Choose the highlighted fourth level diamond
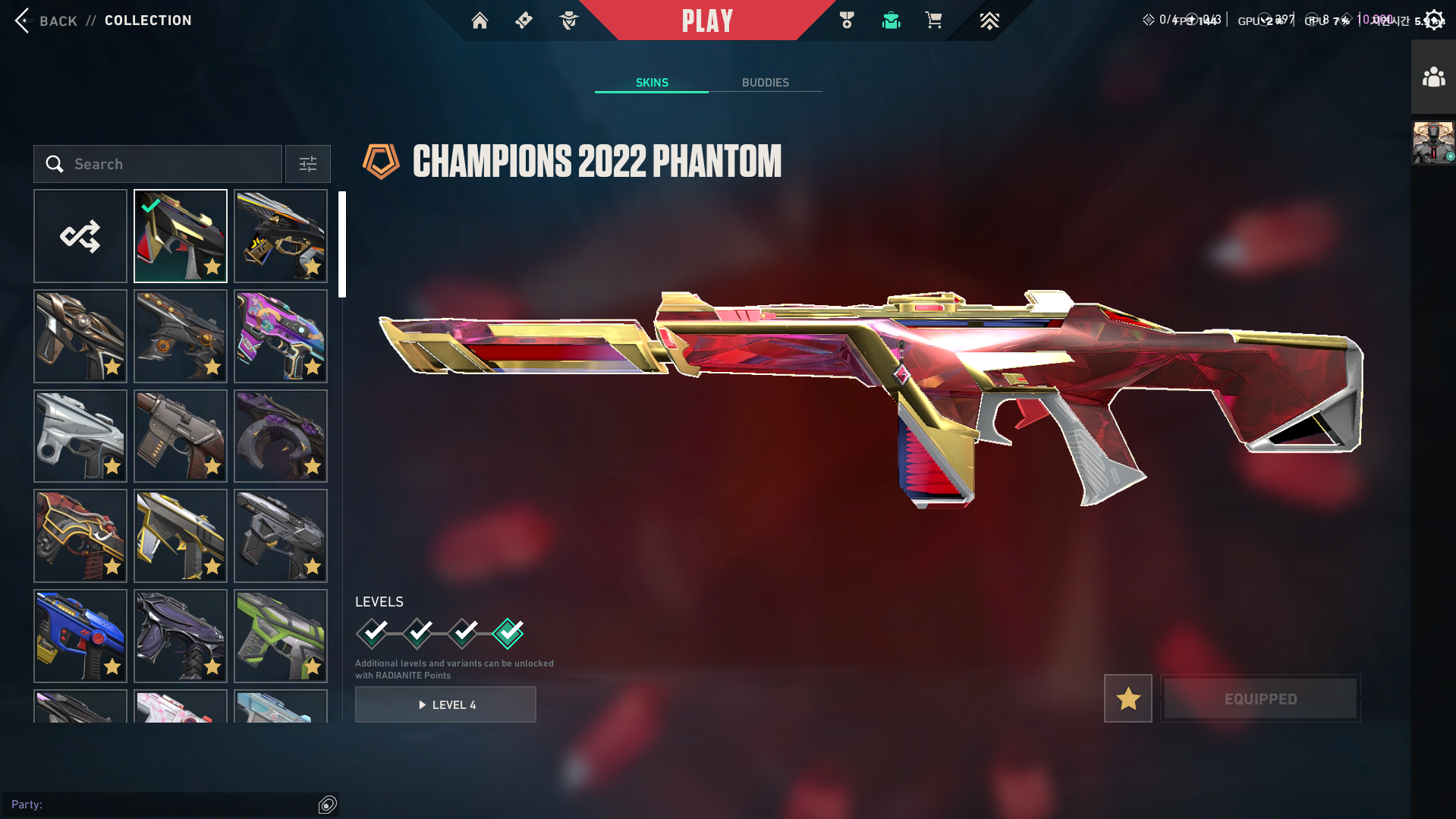 pyautogui.click(x=508, y=632)
